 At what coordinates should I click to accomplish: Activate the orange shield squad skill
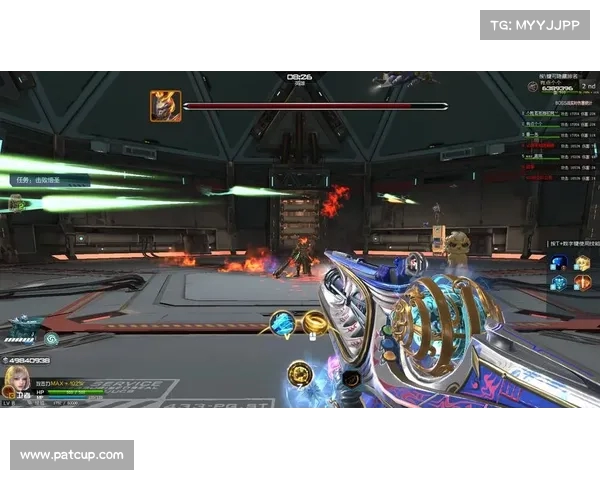tap(582, 283)
